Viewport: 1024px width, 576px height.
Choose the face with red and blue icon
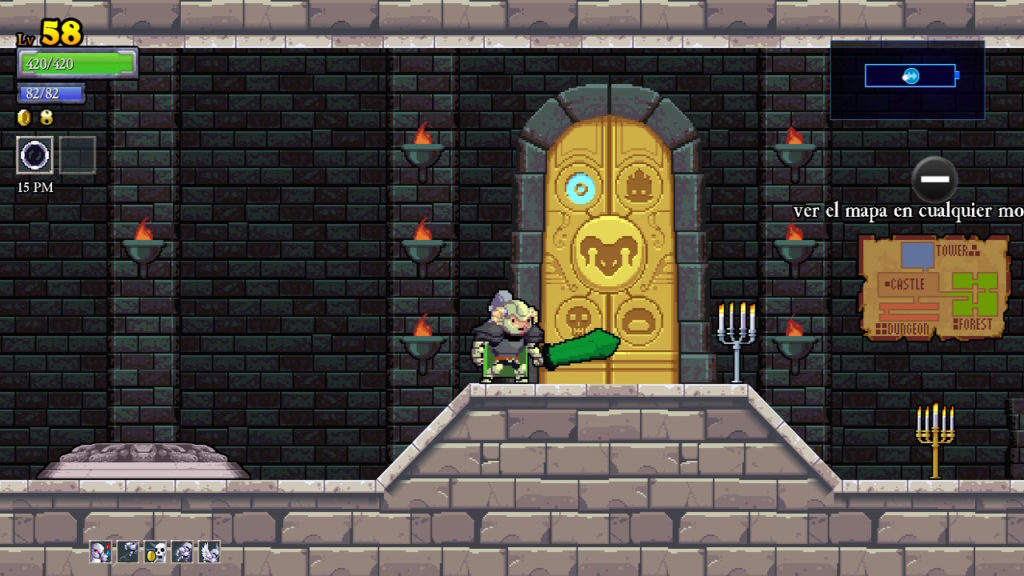tap(101, 551)
